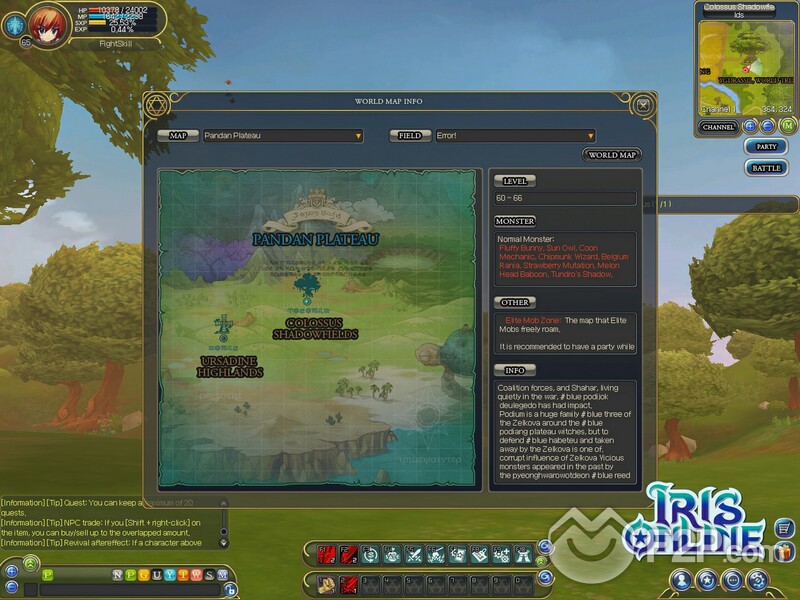The image size is (800, 600).
Task: Close the World Map Info window
Action: tap(643, 103)
